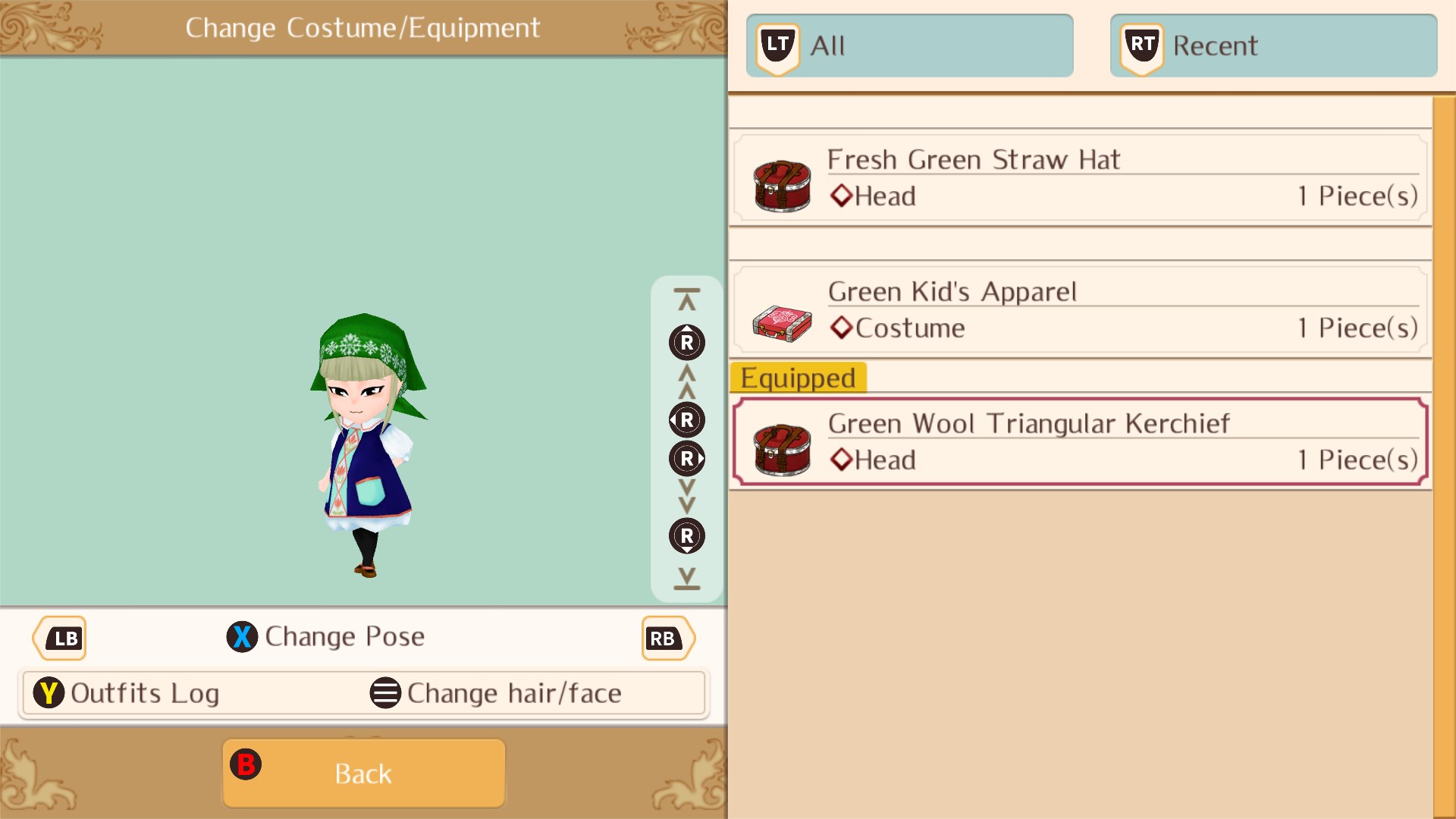This screenshot has width=1456, height=819.
Task: Click the Head diamond marker under Fresh Green Straw Hat
Action: [841, 196]
